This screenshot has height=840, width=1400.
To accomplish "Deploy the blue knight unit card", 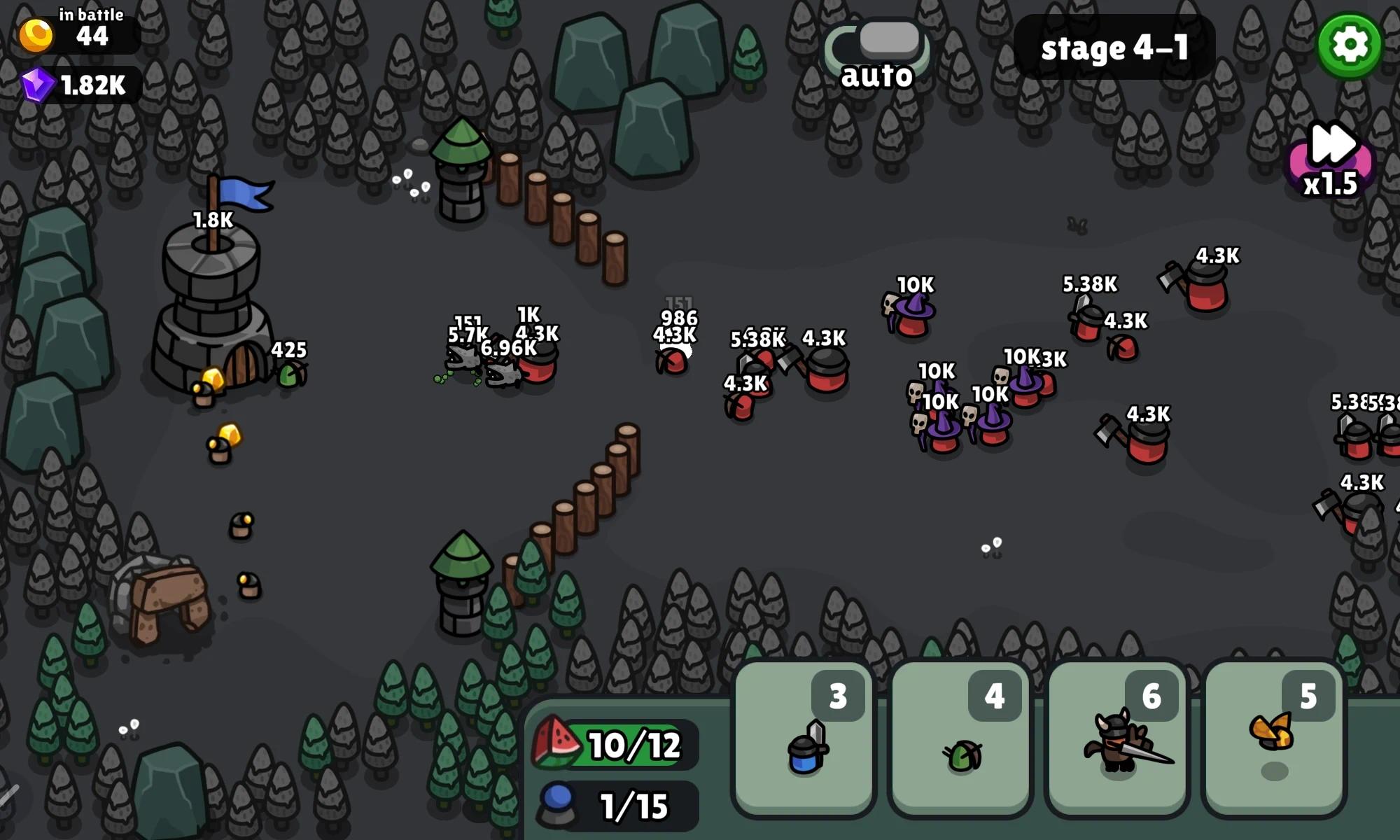I will (x=804, y=739).
